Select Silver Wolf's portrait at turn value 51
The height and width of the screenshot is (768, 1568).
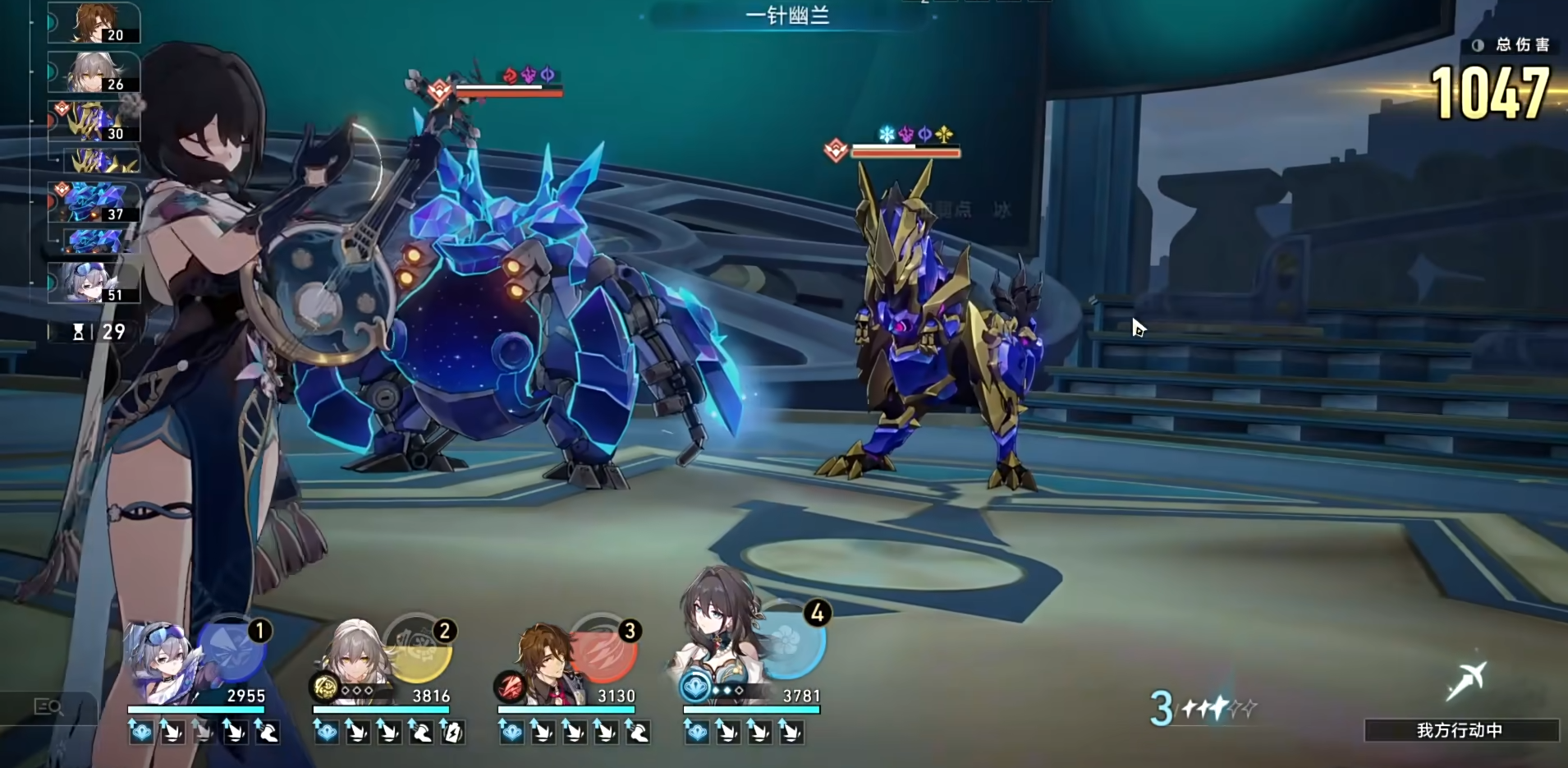[x=90, y=283]
